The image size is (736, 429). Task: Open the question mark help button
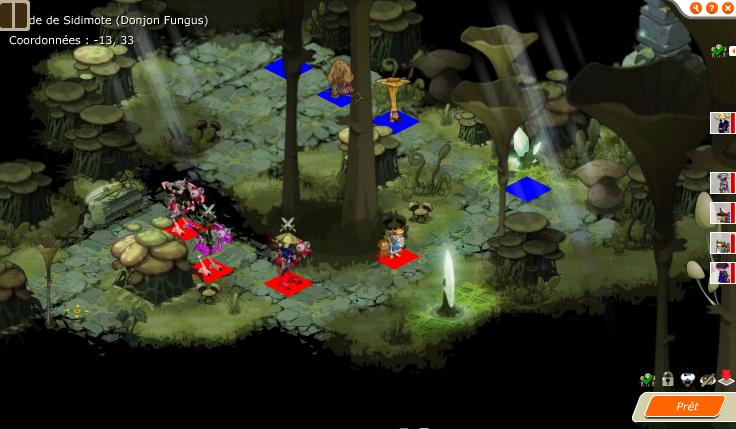(712, 8)
